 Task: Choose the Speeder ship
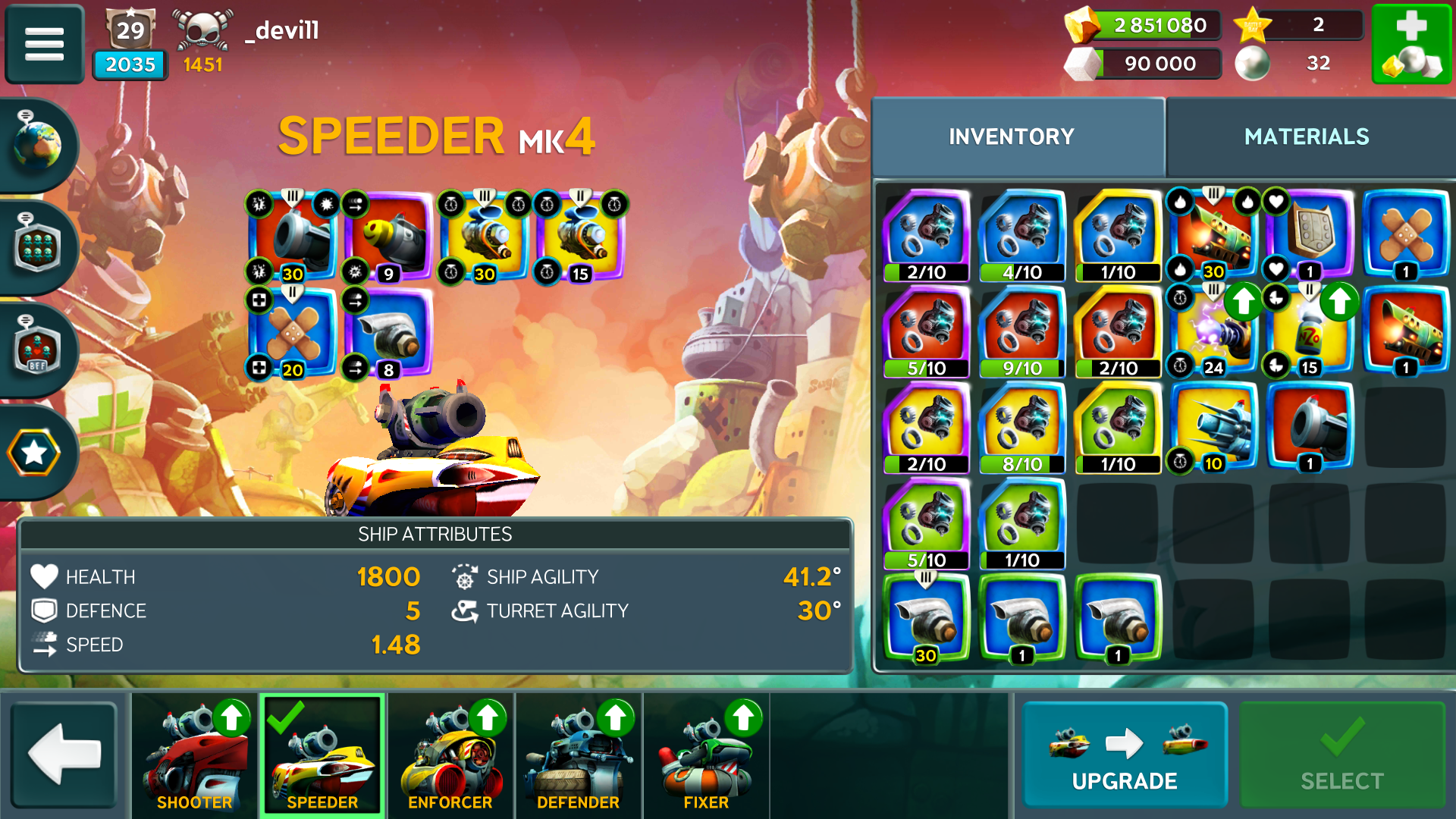pos(322,755)
